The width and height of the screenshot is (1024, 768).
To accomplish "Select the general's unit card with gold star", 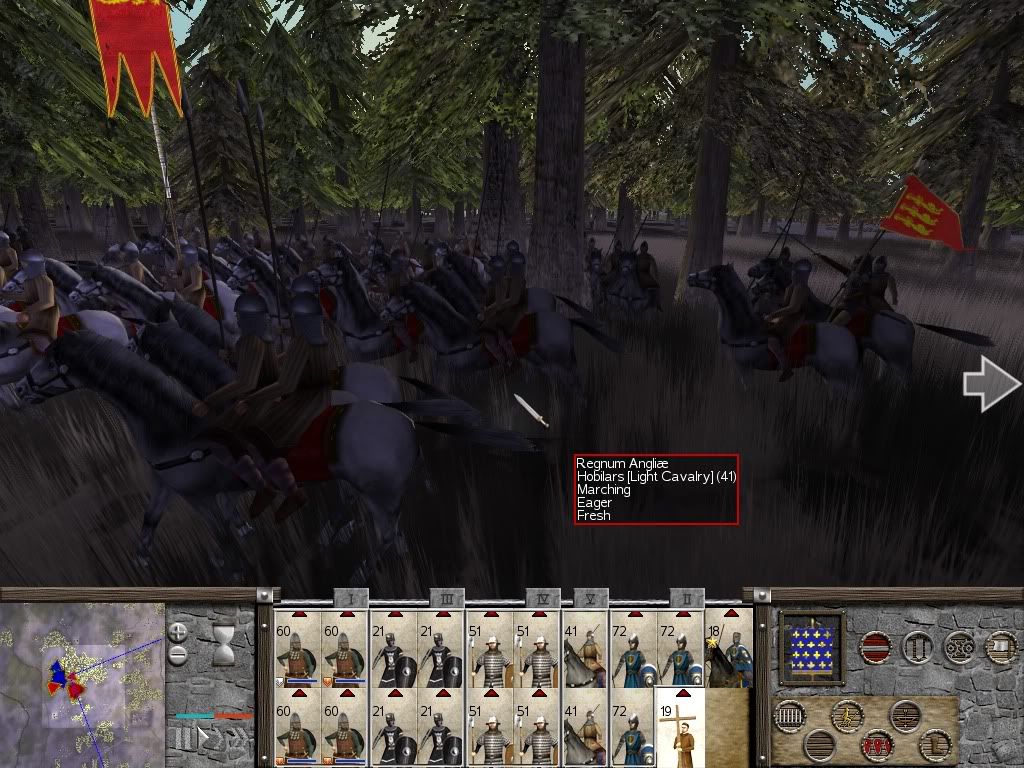I will tap(730, 648).
